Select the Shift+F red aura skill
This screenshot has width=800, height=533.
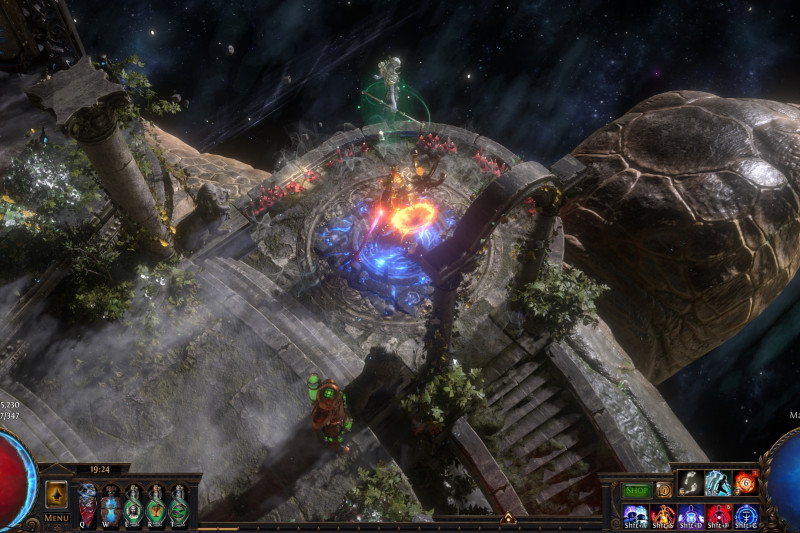point(719,515)
